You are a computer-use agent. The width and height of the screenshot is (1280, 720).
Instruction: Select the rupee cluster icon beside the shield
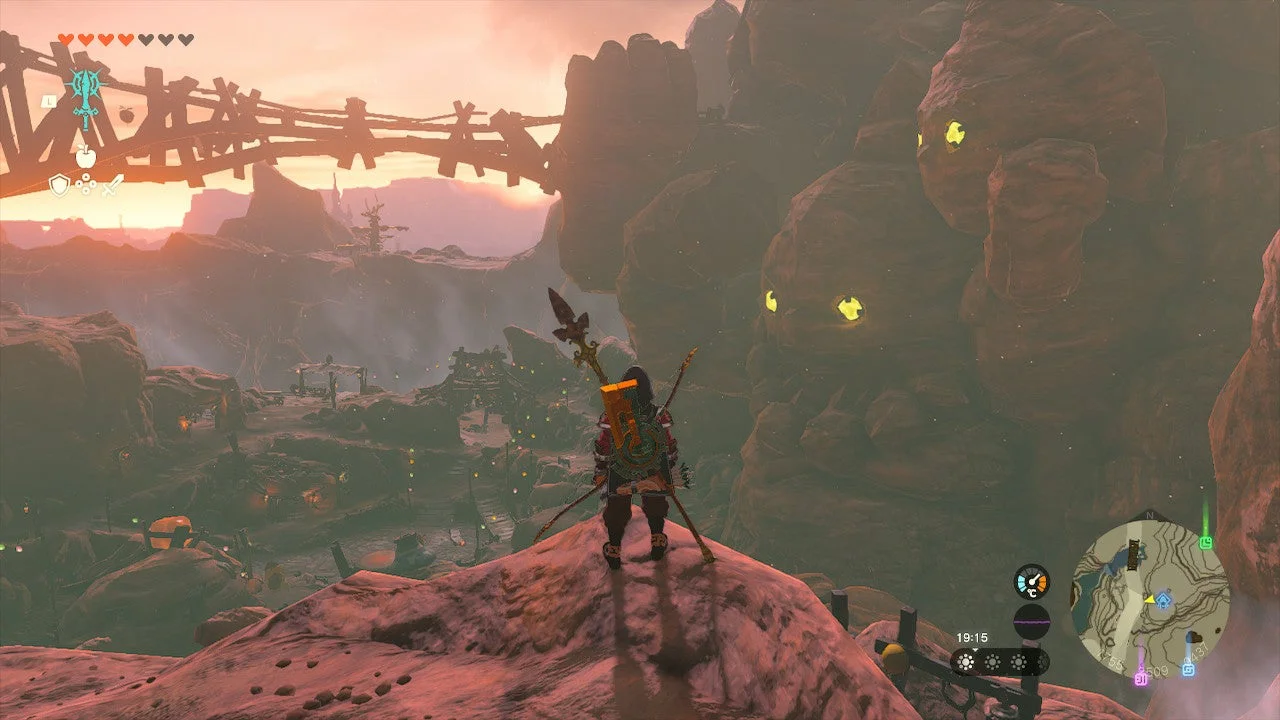tap(86, 184)
